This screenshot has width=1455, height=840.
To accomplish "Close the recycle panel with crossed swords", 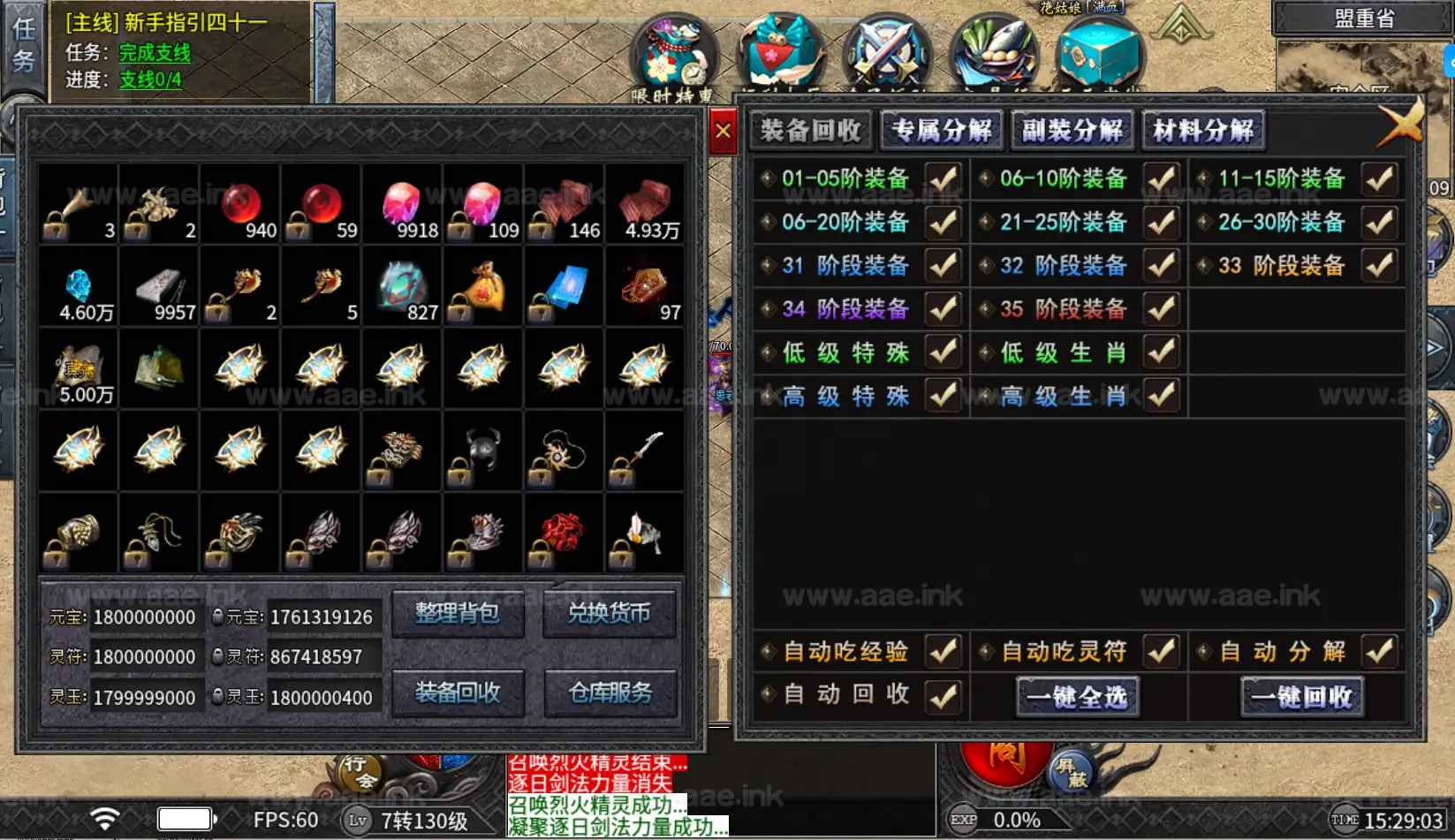I will point(1401,124).
